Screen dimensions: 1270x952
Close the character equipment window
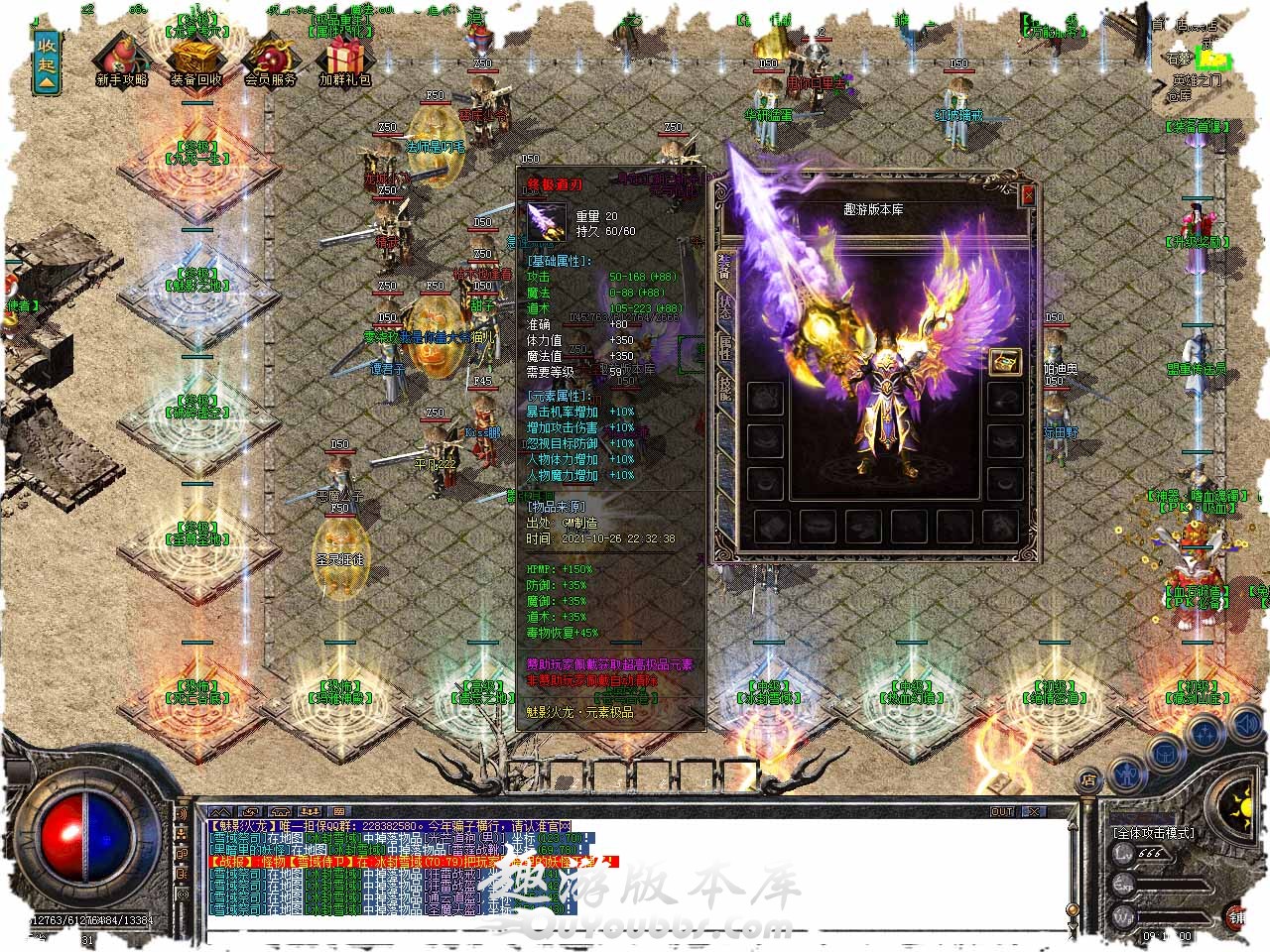tap(1028, 195)
